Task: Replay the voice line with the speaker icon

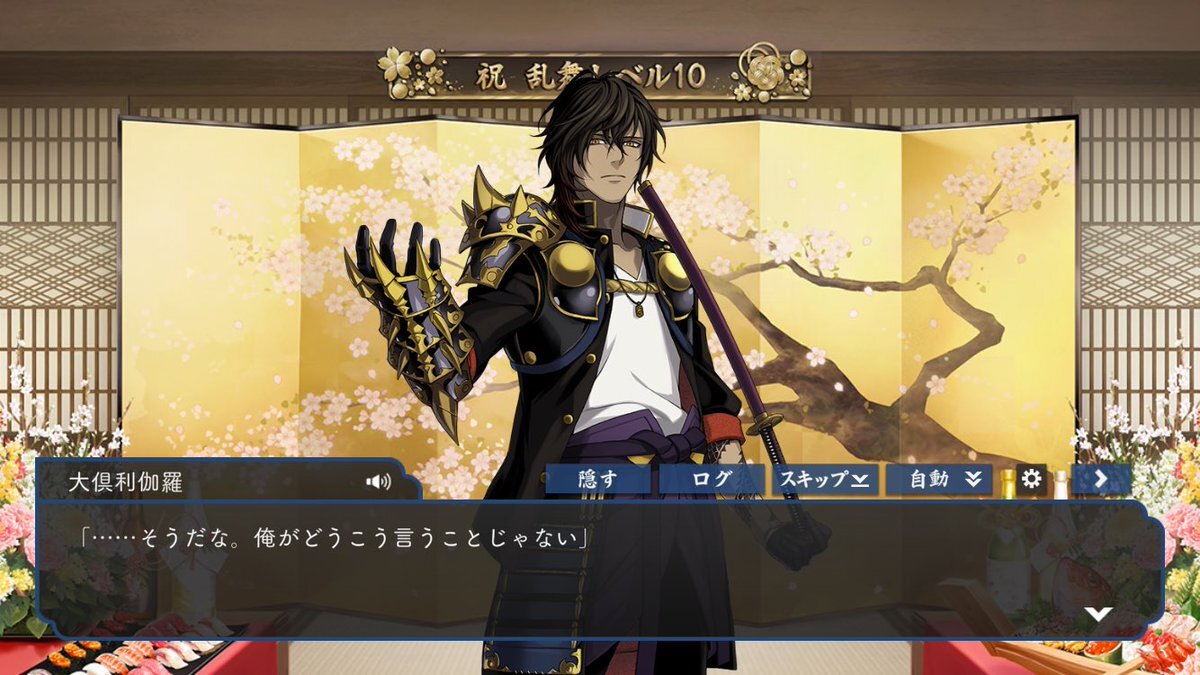Action: click(x=378, y=482)
